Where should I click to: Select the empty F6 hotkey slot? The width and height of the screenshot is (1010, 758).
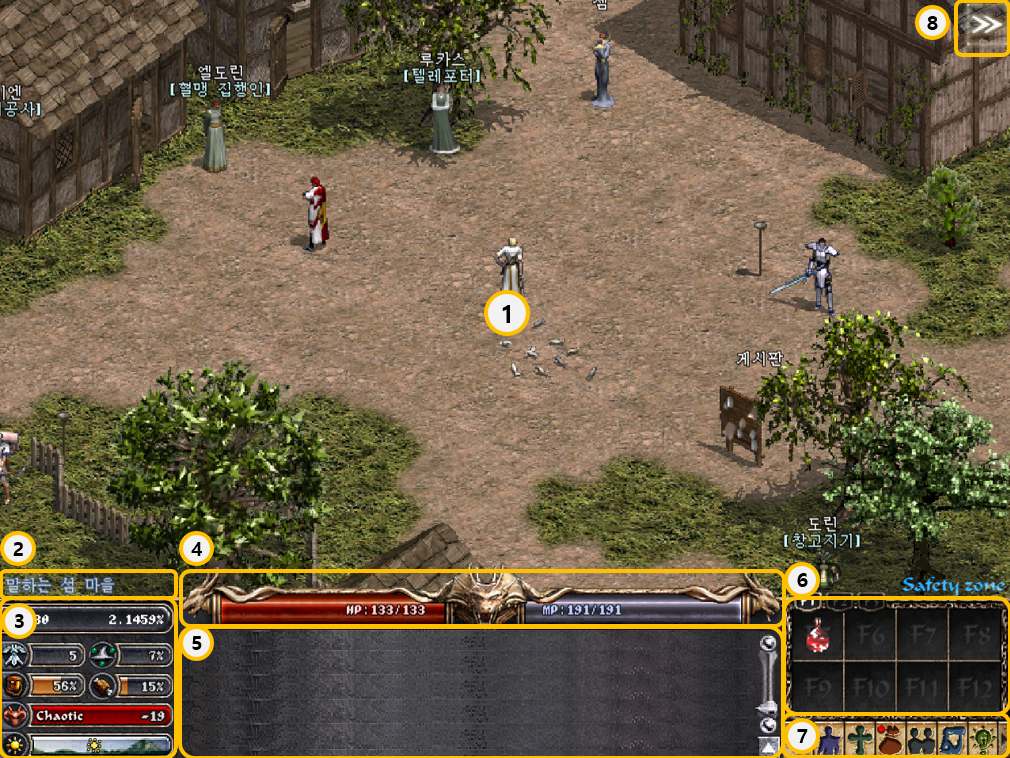(871, 636)
